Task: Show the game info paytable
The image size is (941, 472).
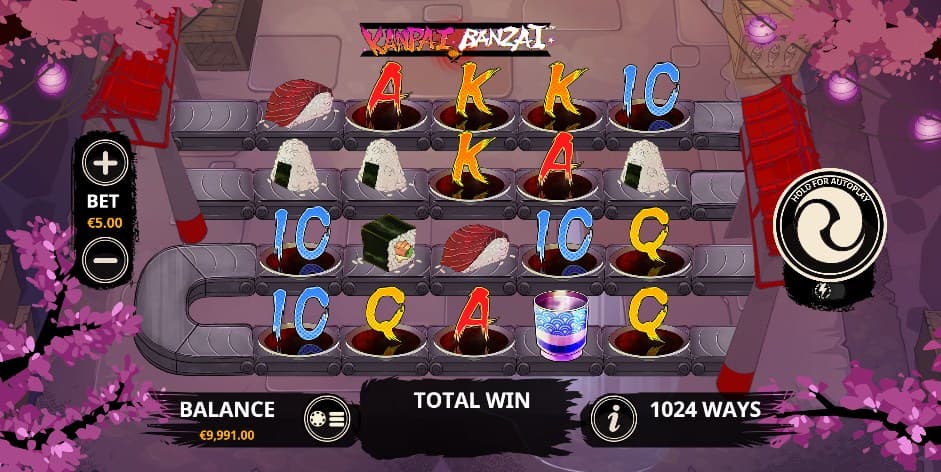Action: 612,420
